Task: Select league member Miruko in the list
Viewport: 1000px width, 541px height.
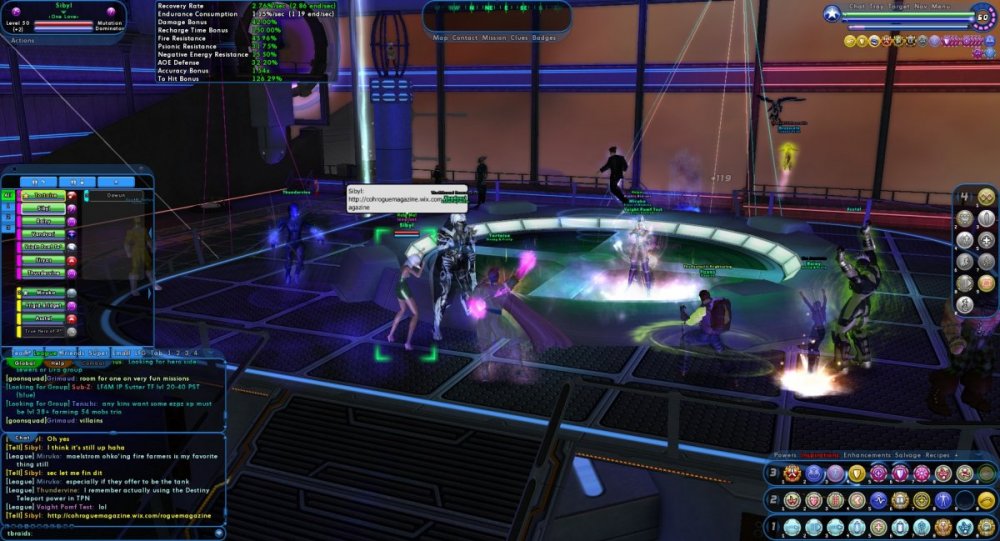Action: [x=43, y=292]
